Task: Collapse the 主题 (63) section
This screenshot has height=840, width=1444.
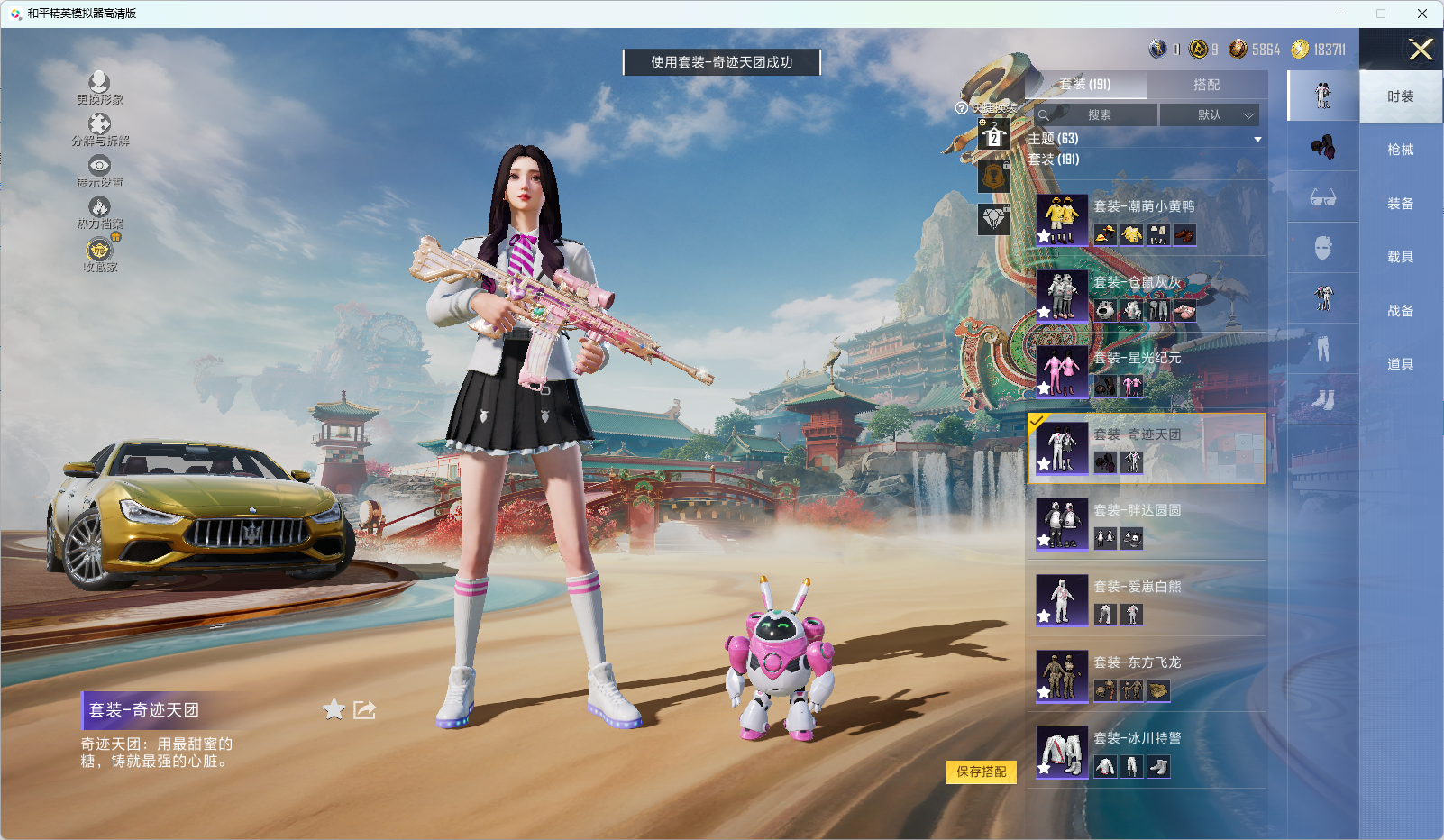Action: pyautogui.click(x=1258, y=138)
